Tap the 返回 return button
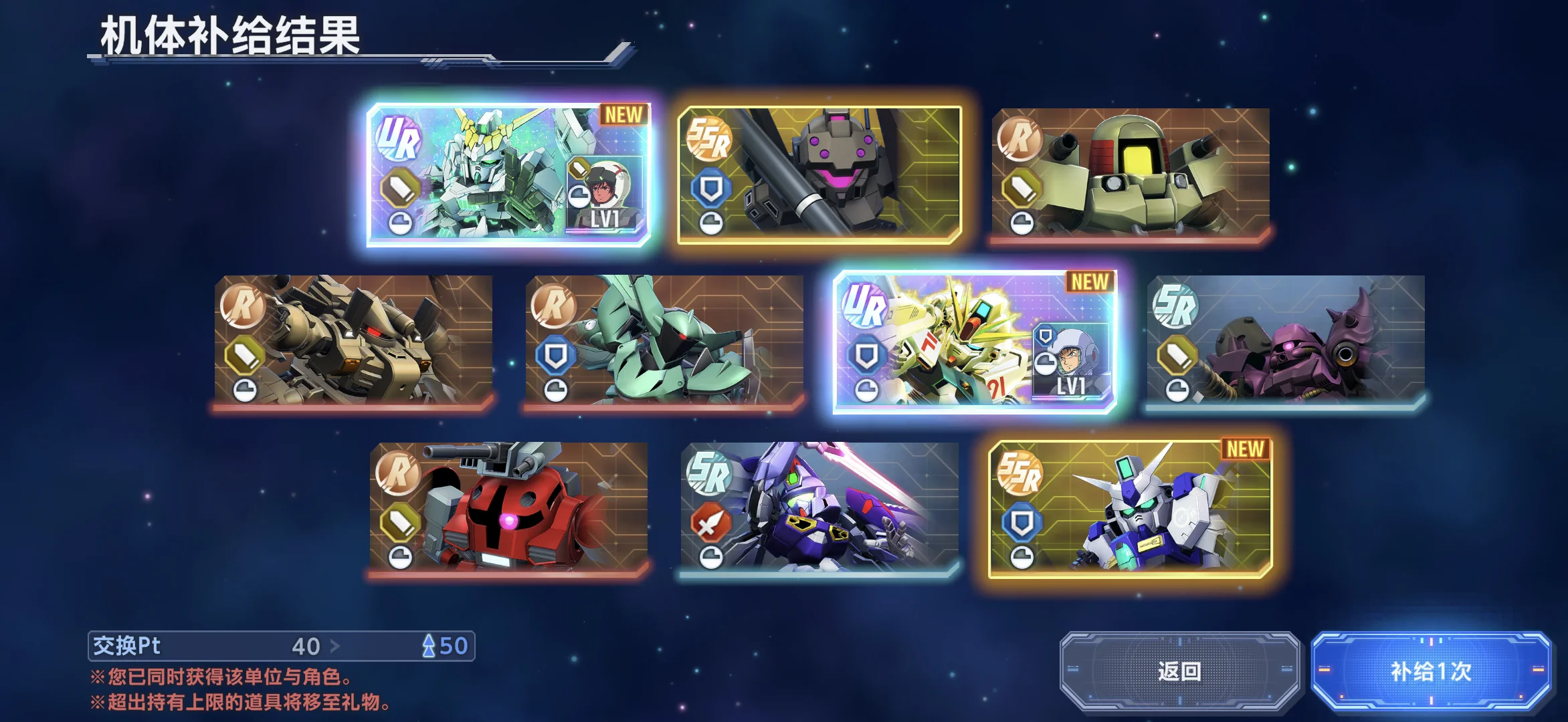Image resolution: width=1568 pixels, height=722 pixels. pyautogui.click(x=1179, y=671)
